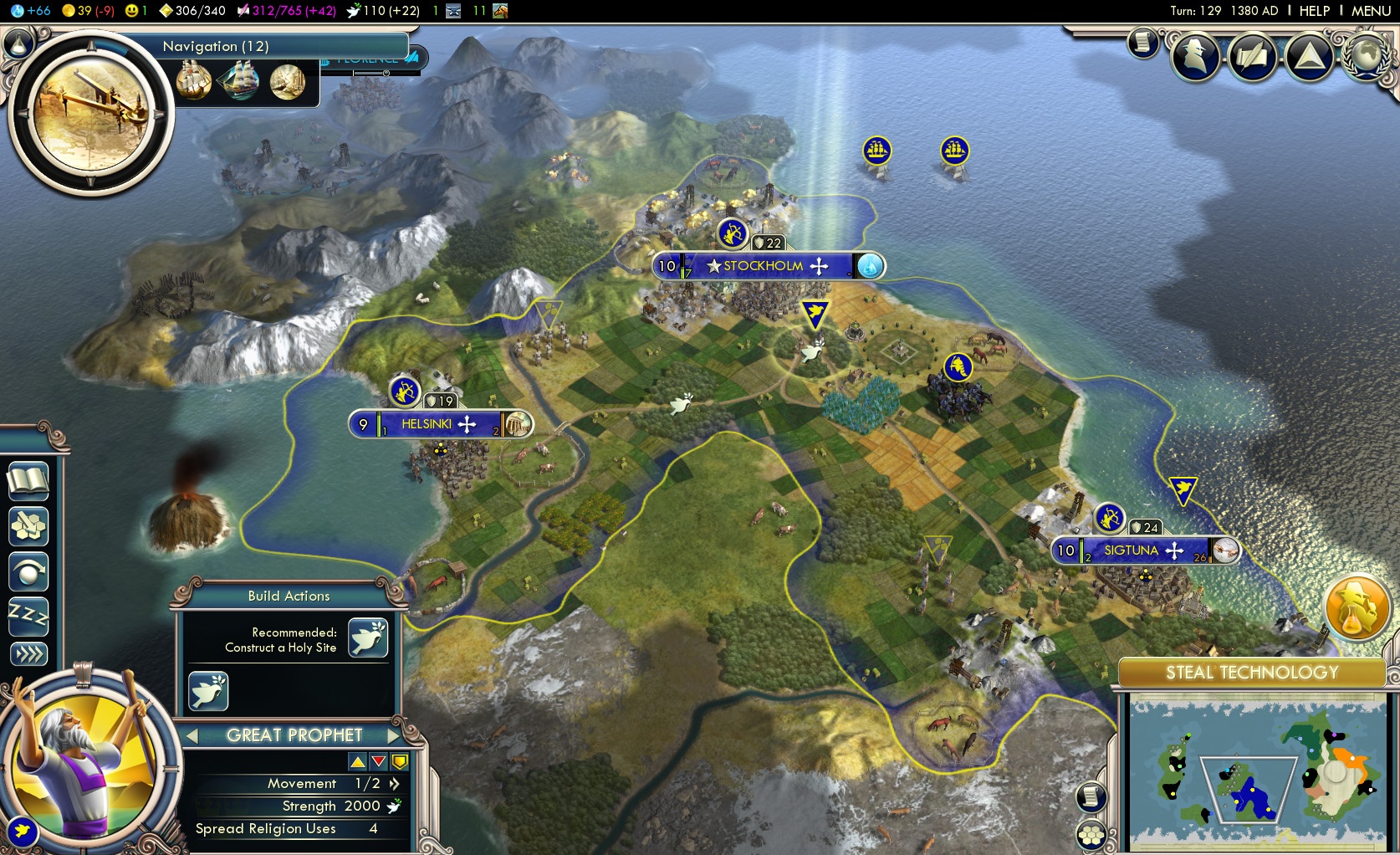Open the Stockholm city banner

(x=764, y=266)
